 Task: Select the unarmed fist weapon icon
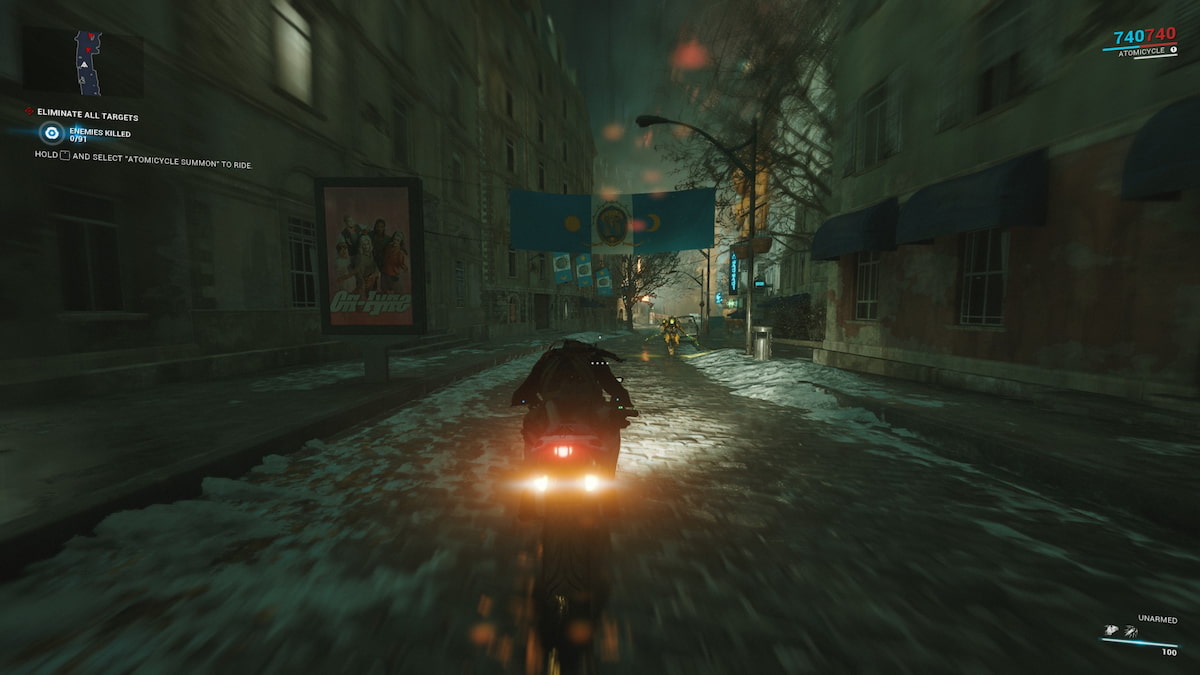pos(1111,631)
